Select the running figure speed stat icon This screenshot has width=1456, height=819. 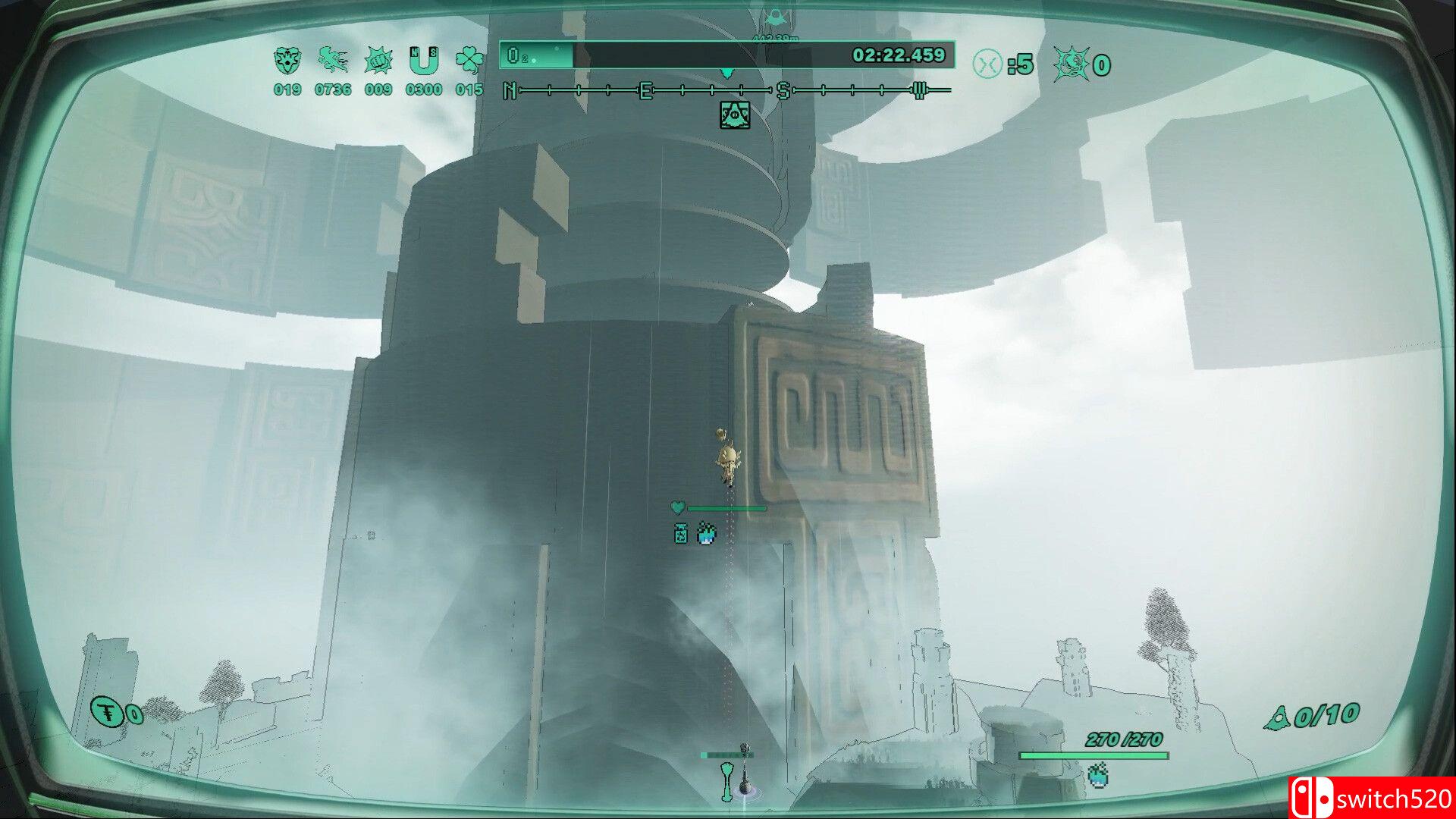click(333, 61)
